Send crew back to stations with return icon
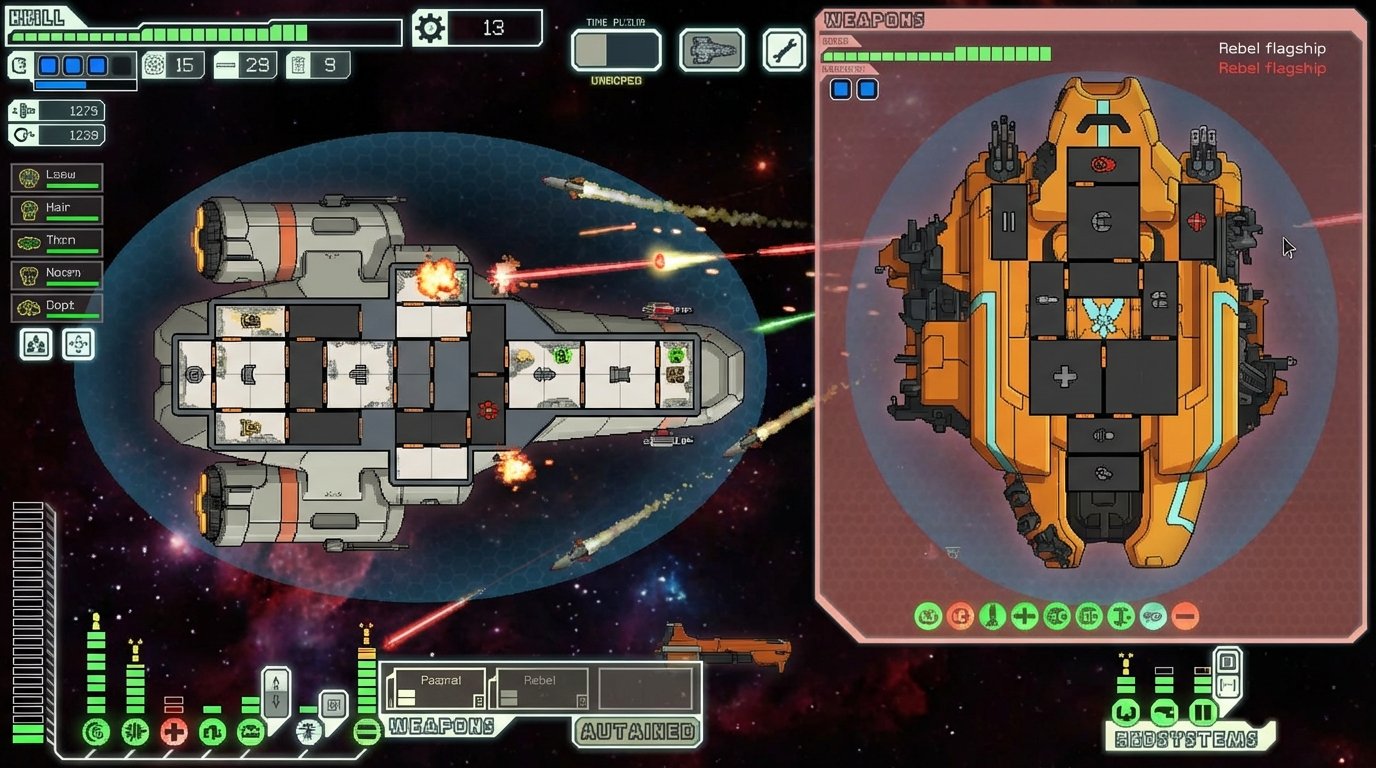Screen dimensions: 1376x768 77,344
